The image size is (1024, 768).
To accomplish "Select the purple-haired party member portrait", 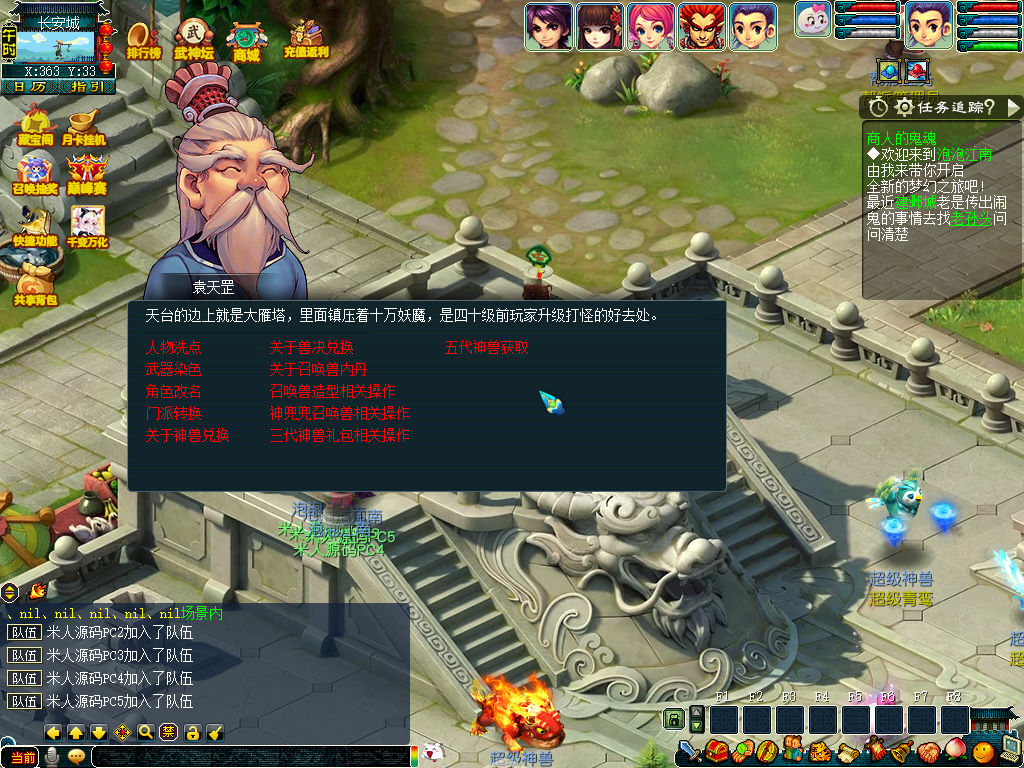I will click(547, 26).
